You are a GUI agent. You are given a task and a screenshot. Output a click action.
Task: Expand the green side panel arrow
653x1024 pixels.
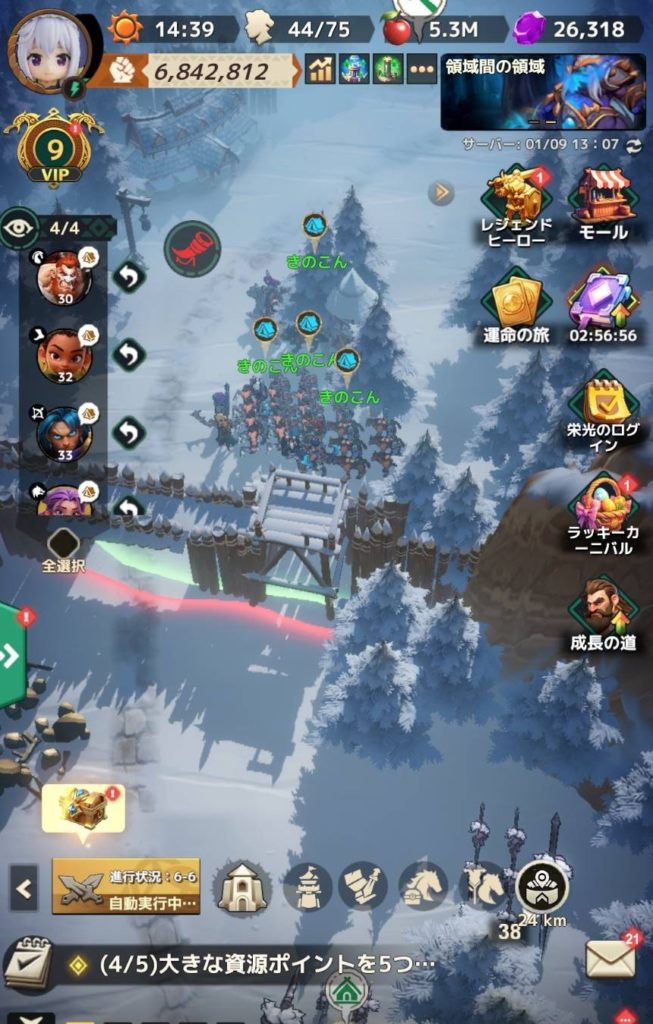point(12,656)
